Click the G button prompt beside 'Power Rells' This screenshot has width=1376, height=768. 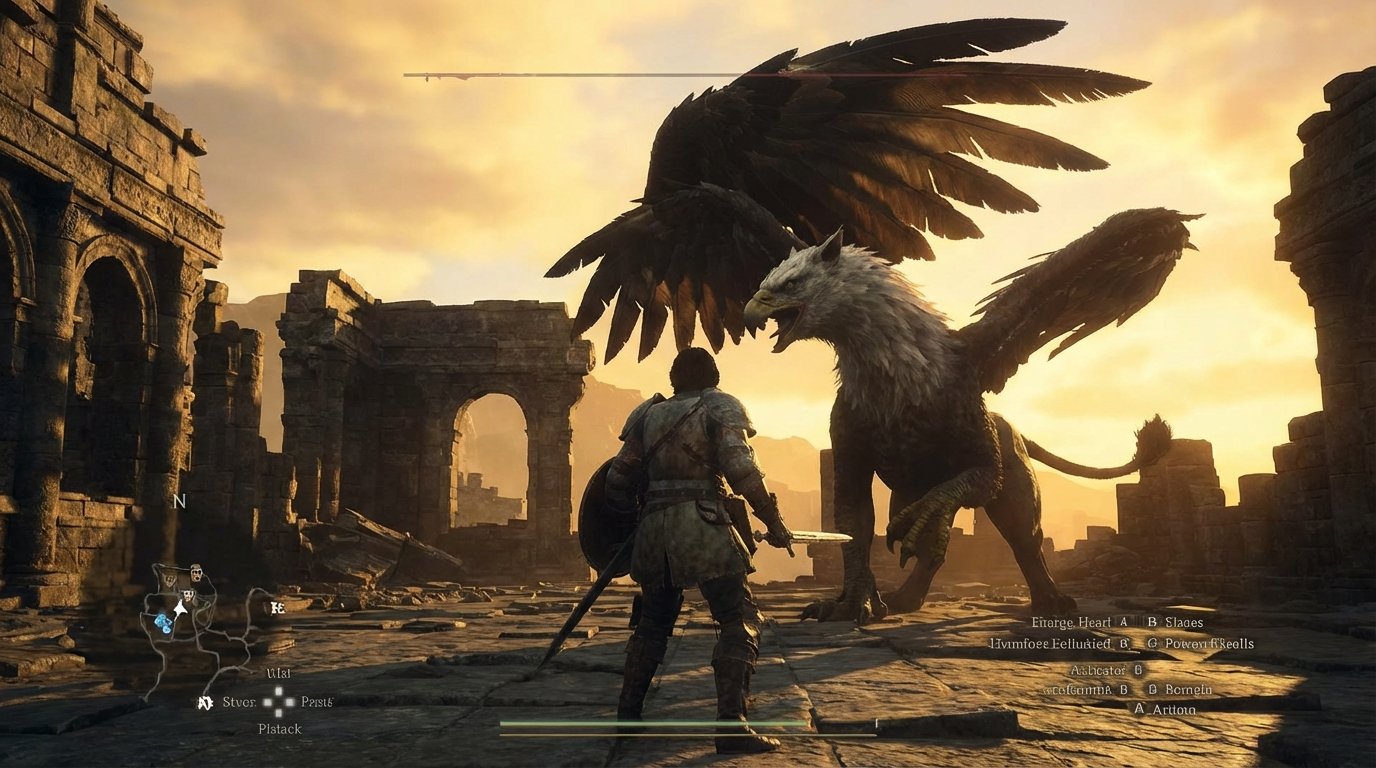pyautogui.click(x=1153, y=644)
